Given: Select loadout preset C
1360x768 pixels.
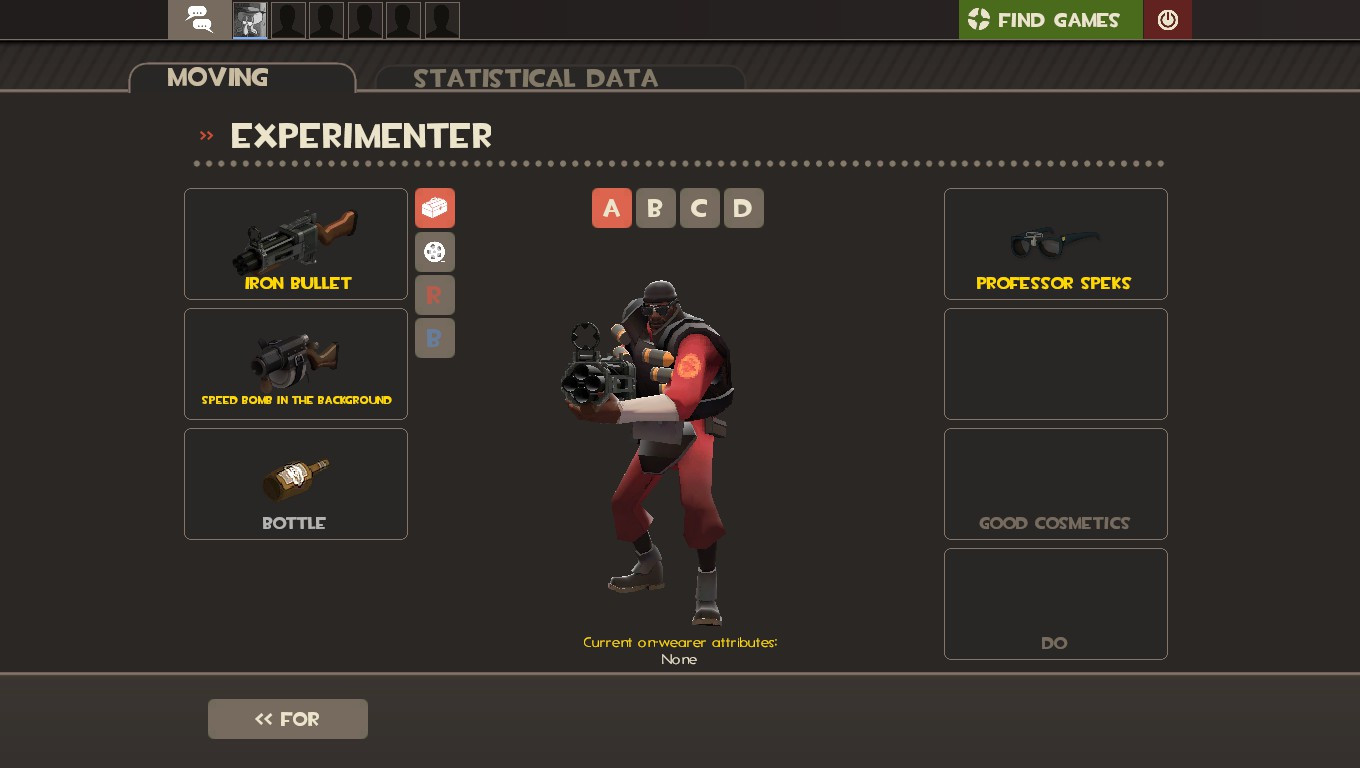Looking at the screenshot, I should coord(700,208).
